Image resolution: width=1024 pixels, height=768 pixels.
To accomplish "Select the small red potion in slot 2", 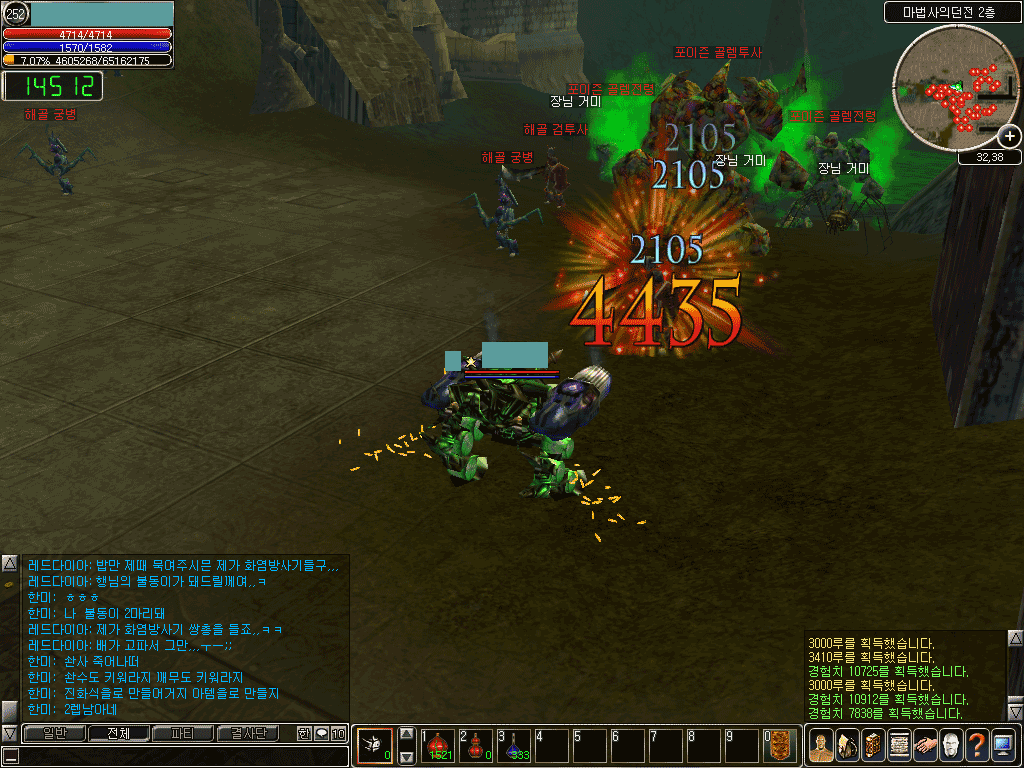I will (476, 745).
